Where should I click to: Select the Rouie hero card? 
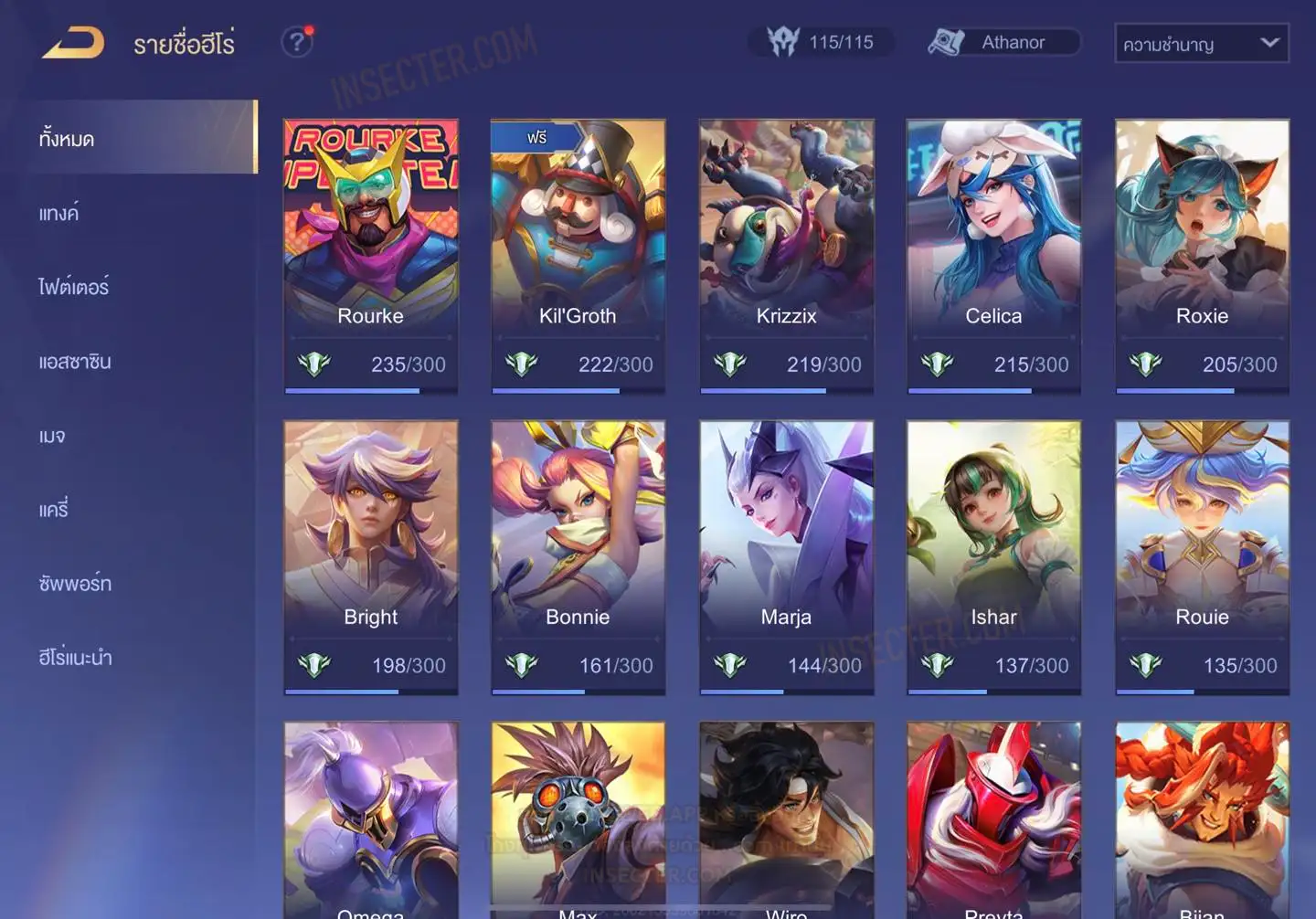point(1202,557)
